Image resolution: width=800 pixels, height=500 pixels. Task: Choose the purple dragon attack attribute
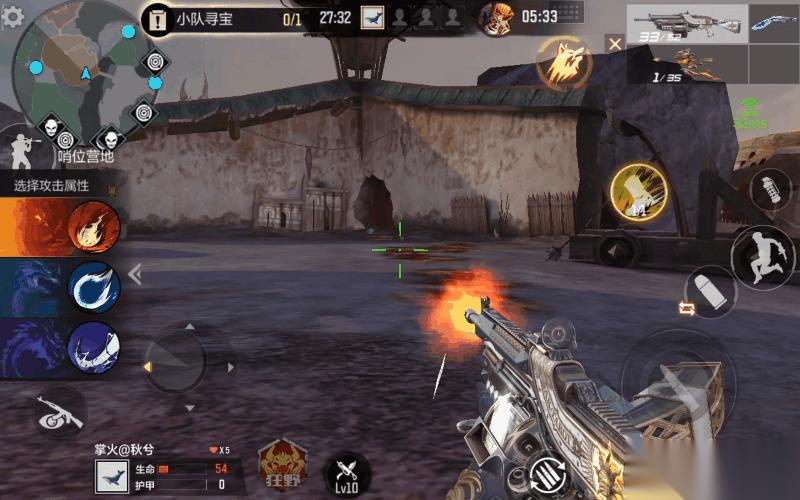pos(94,348)
